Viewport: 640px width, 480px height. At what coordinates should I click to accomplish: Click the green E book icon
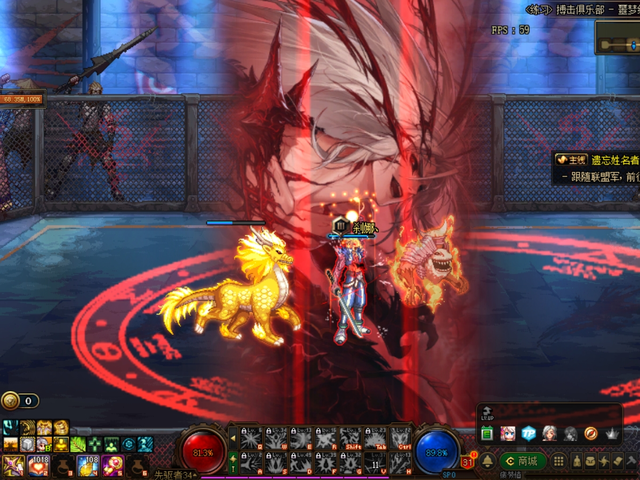point(487,433)
